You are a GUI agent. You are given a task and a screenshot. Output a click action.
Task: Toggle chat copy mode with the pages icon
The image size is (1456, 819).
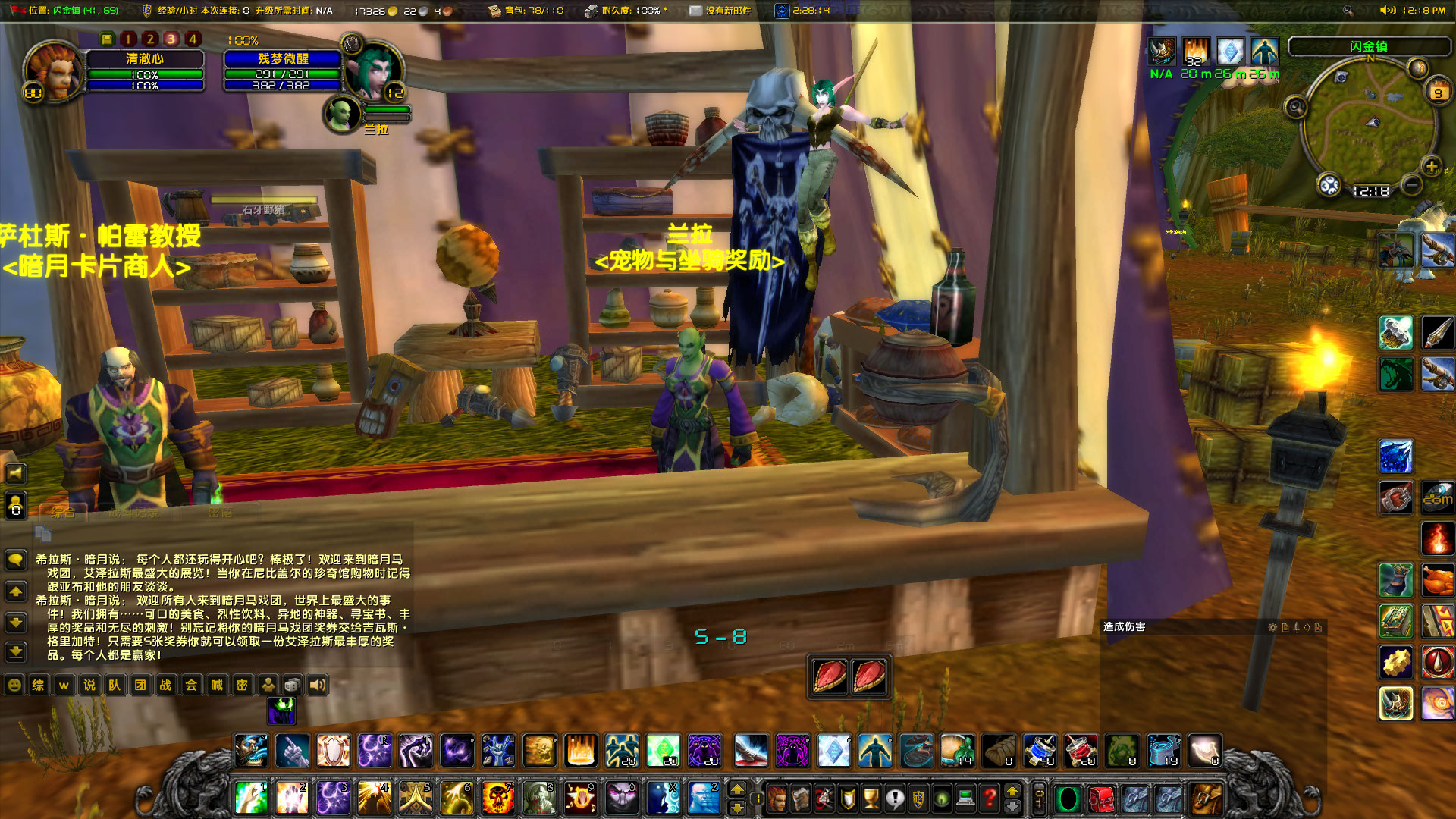click(x=44, y=534)
